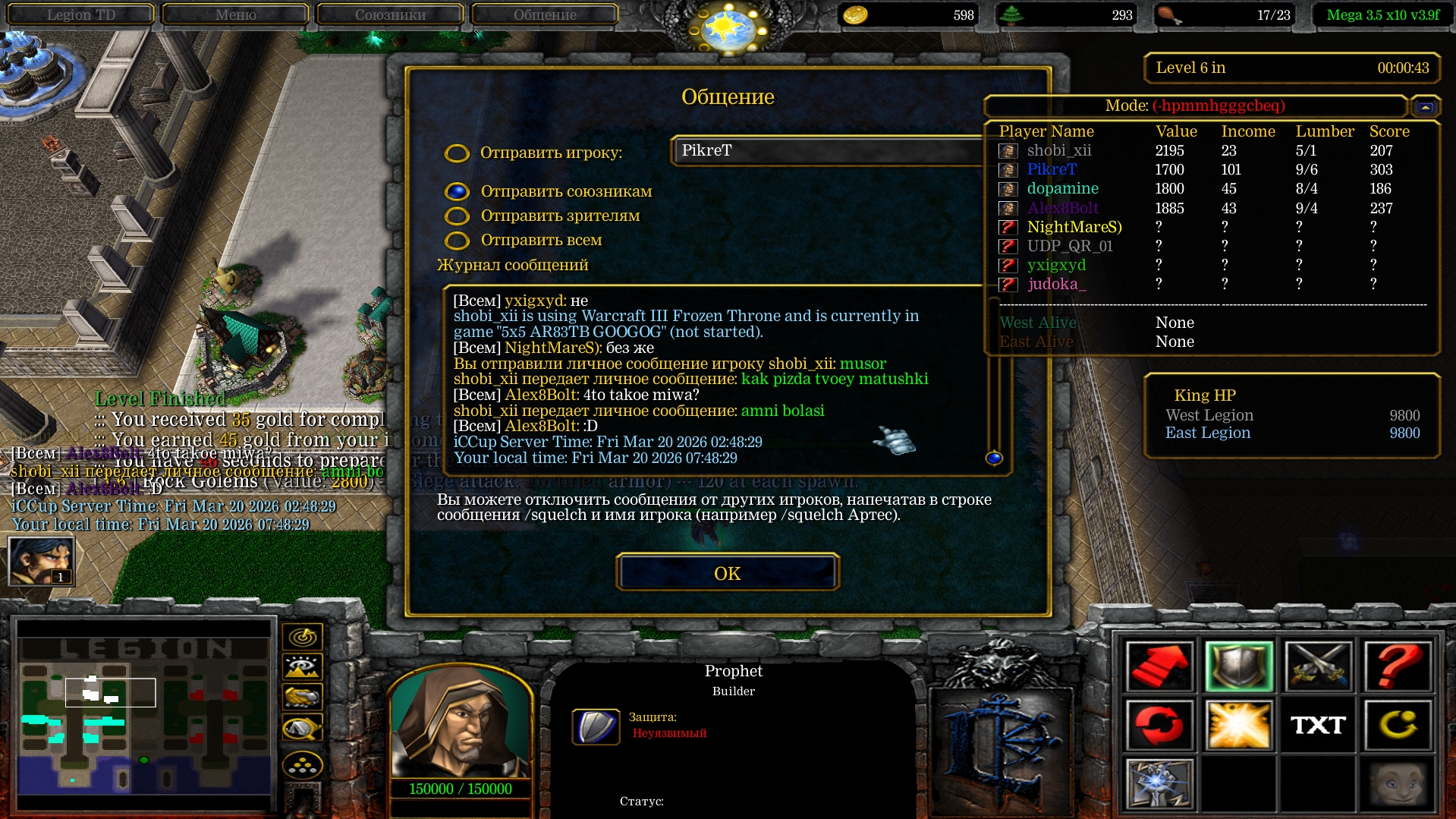Open the Союзники allies menu
The image size is (1456, 819).
(390, 14)
